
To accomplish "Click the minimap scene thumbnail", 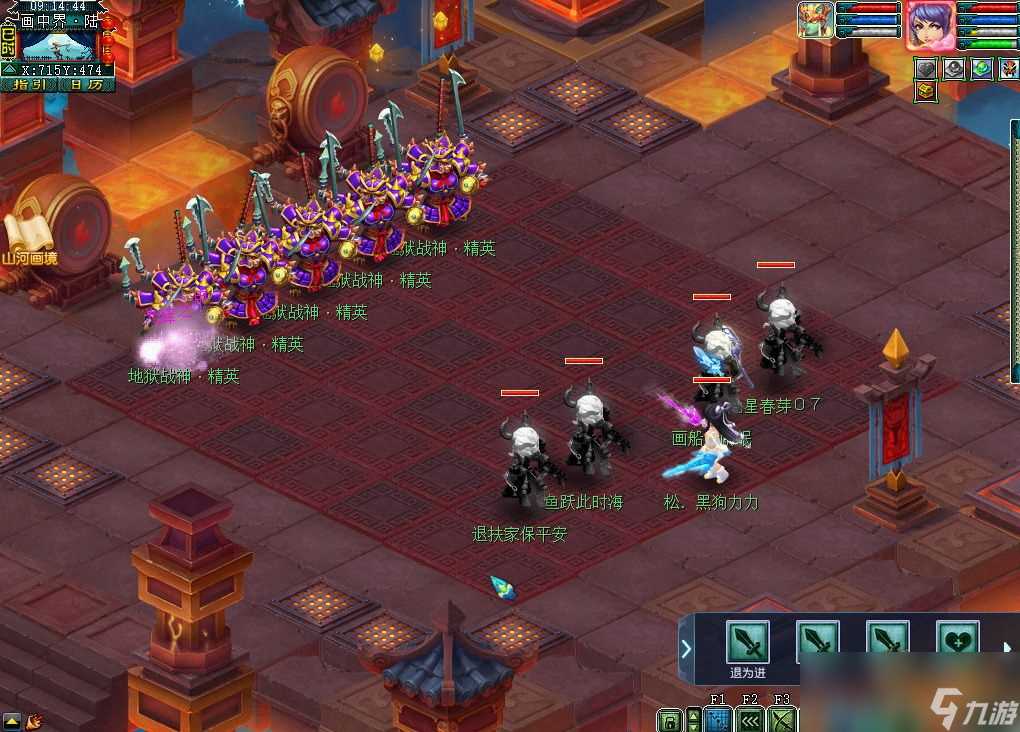I will tap(58, 45).
